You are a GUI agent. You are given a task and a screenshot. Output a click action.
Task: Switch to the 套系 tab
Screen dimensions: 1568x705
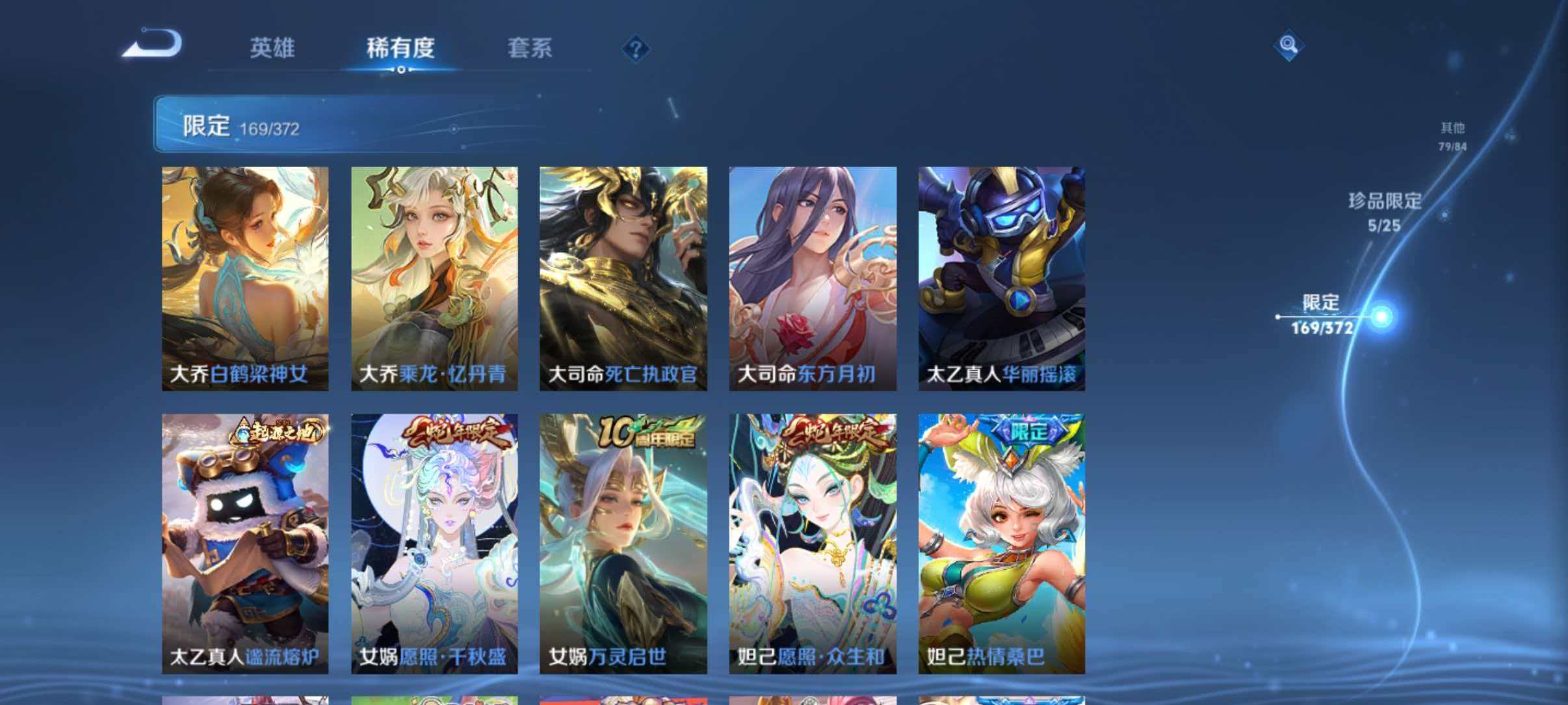(530, 48)
